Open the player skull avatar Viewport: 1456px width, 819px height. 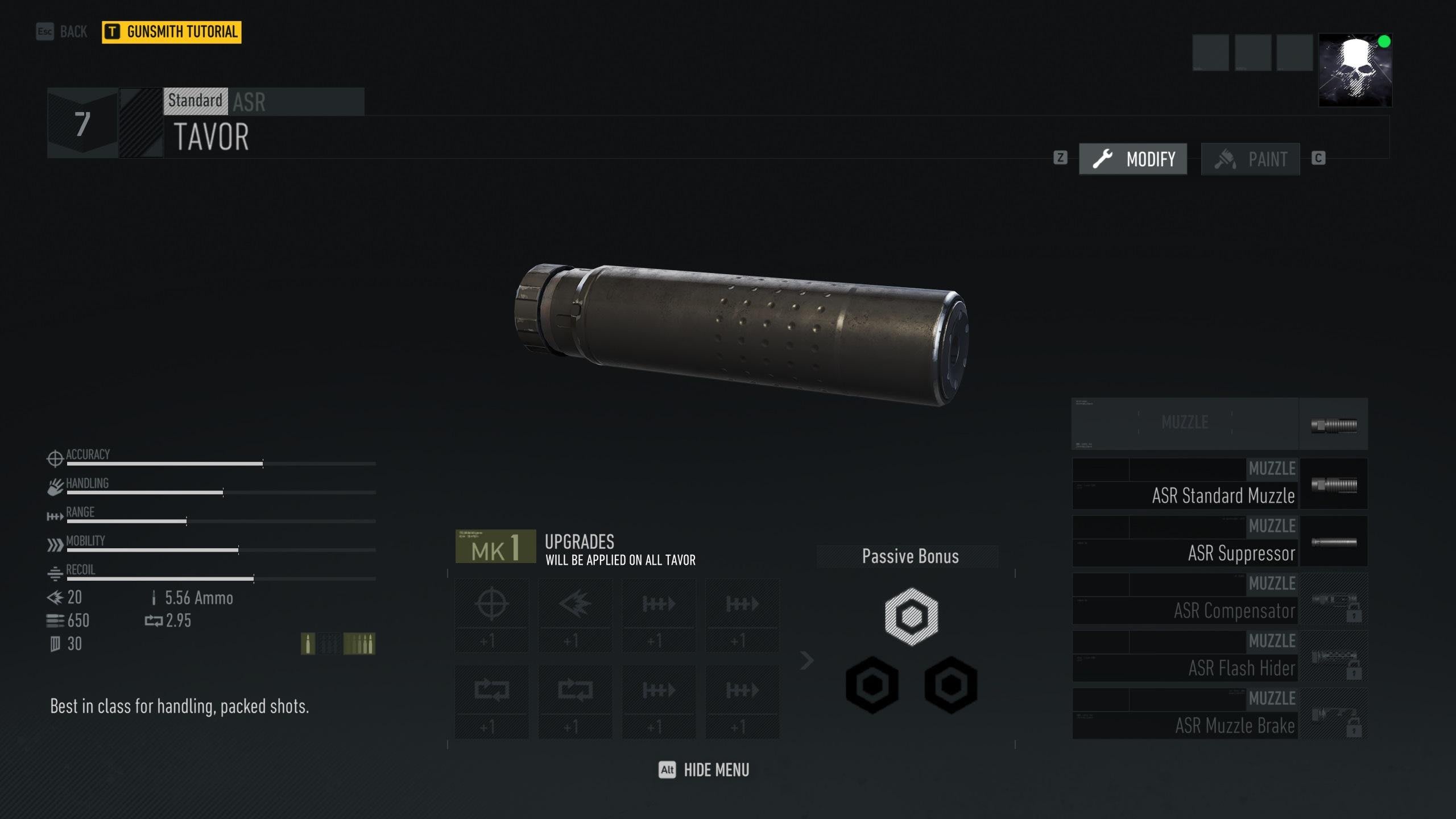pyautogui.click(x=1355, y=71)
